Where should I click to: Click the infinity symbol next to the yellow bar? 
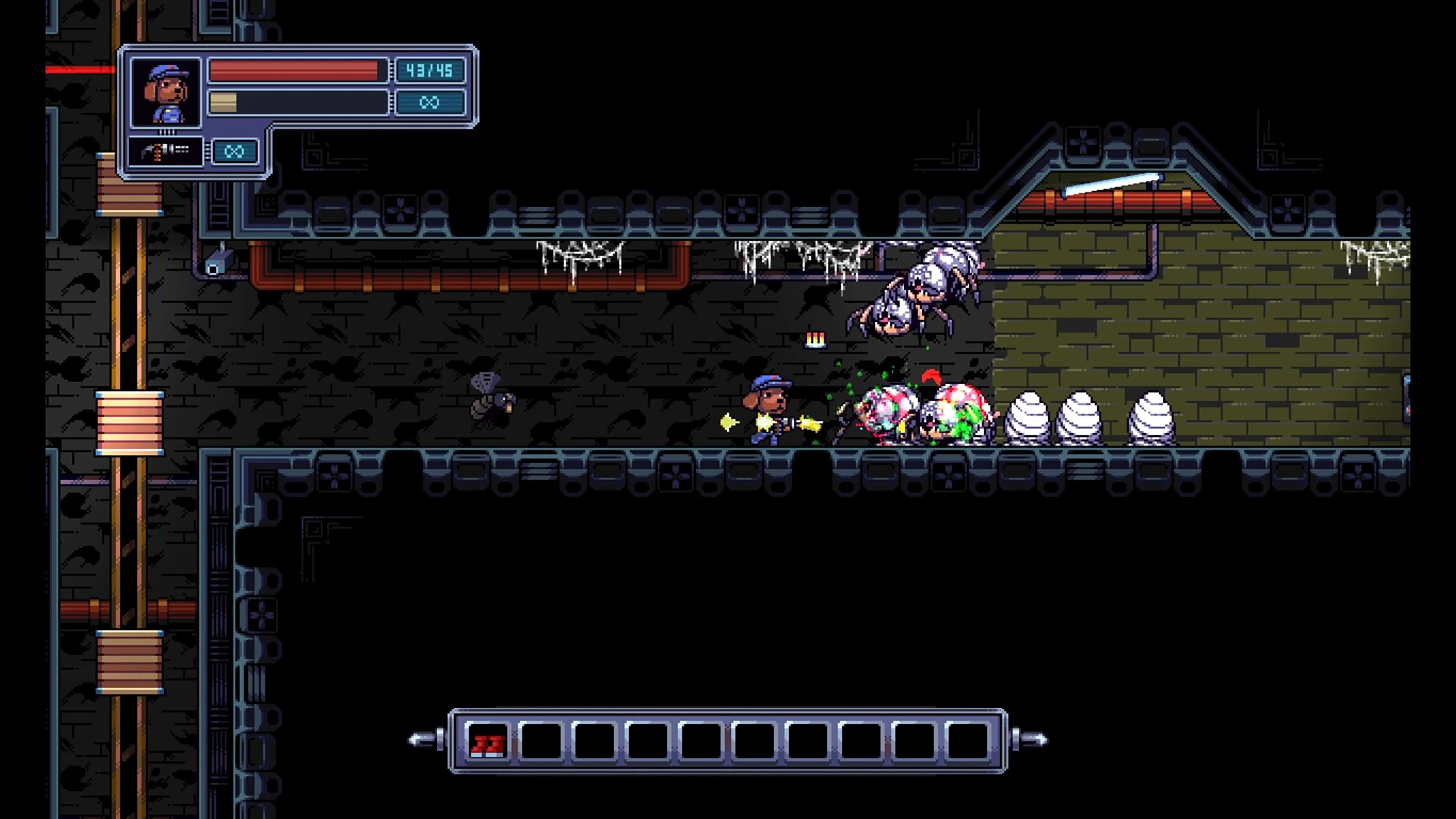click(x=430, y=102)
